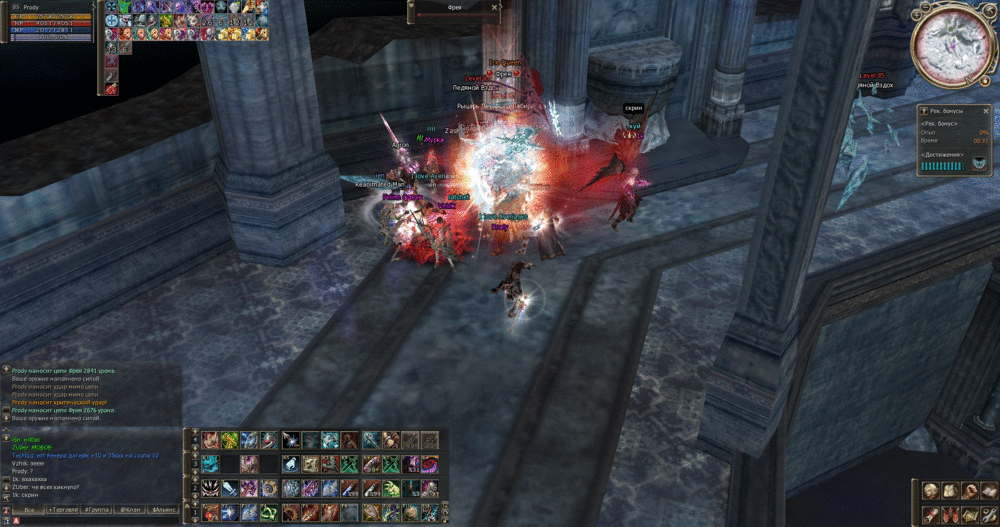
Task: Switch to the Все chat tab
Action: coord(29,510)
